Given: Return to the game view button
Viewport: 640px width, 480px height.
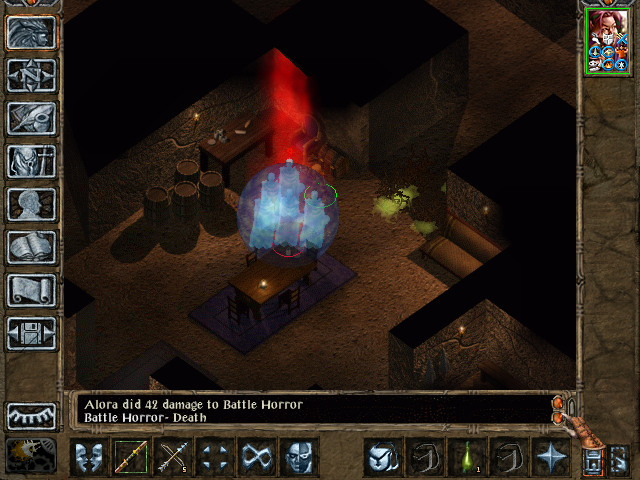Looking at the screenshot, I should click(x=32, y=33).
